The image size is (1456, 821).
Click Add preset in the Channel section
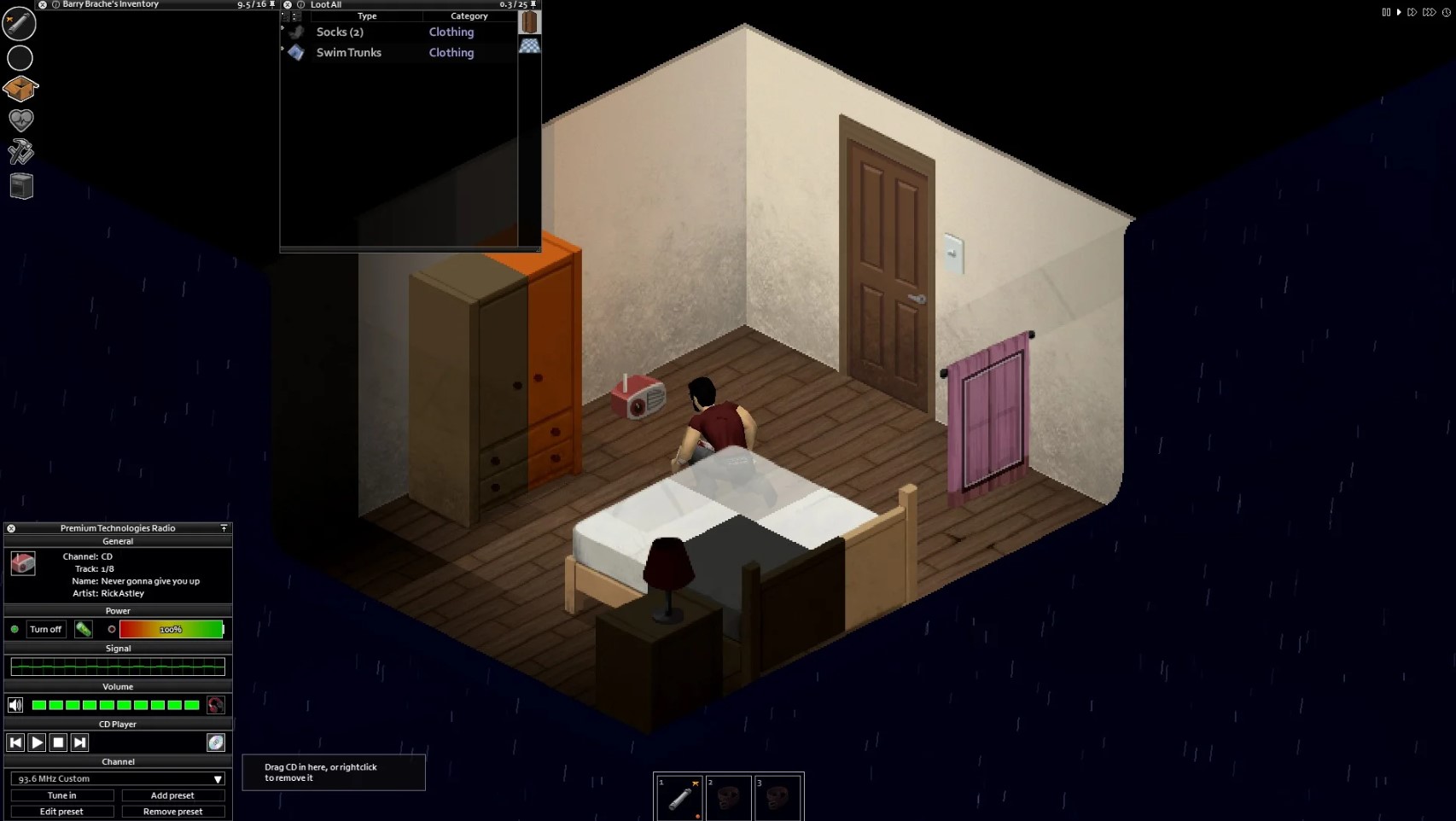click(x=172, y=795)
